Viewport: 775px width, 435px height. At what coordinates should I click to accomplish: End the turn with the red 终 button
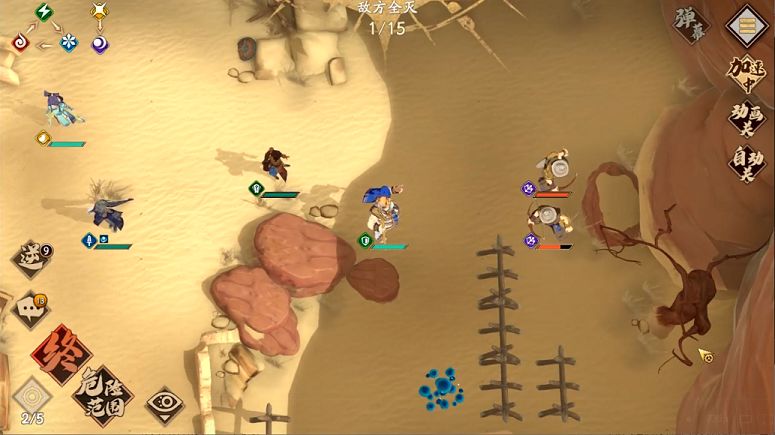[60, 353]
